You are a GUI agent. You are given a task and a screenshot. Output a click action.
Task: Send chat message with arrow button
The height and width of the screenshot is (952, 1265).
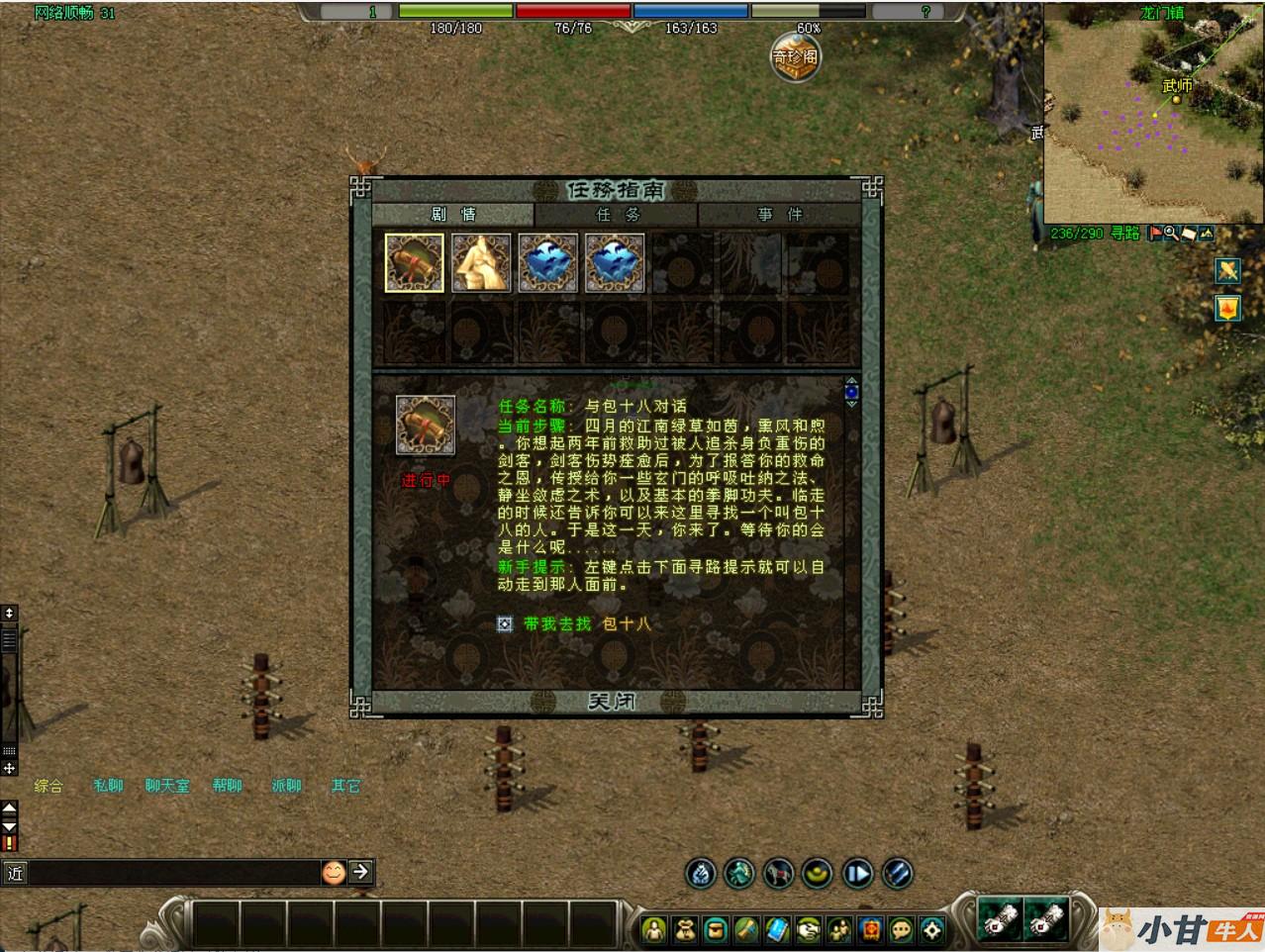[x=360, y=872]
